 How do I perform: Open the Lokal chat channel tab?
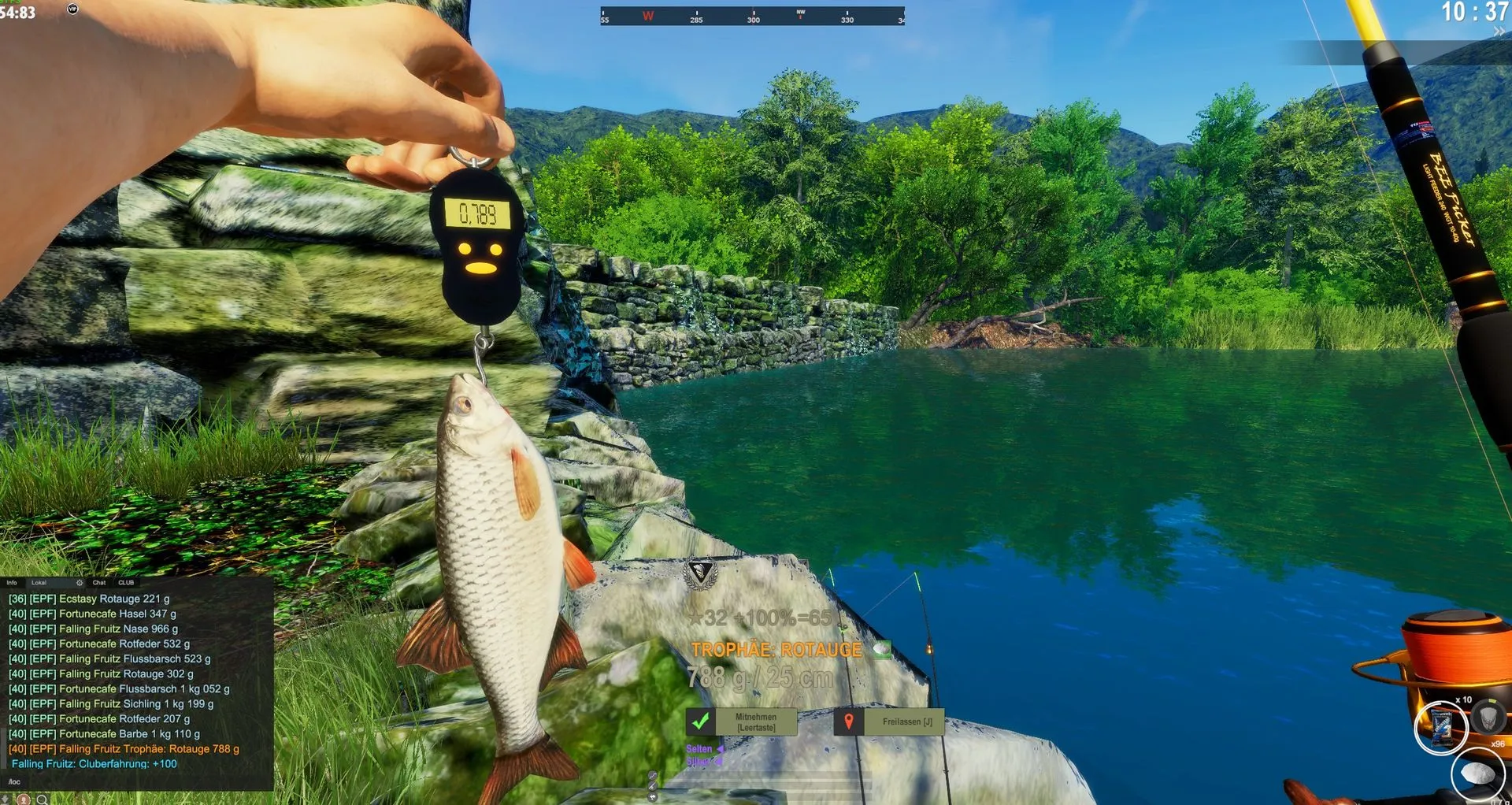pos(39,583)
